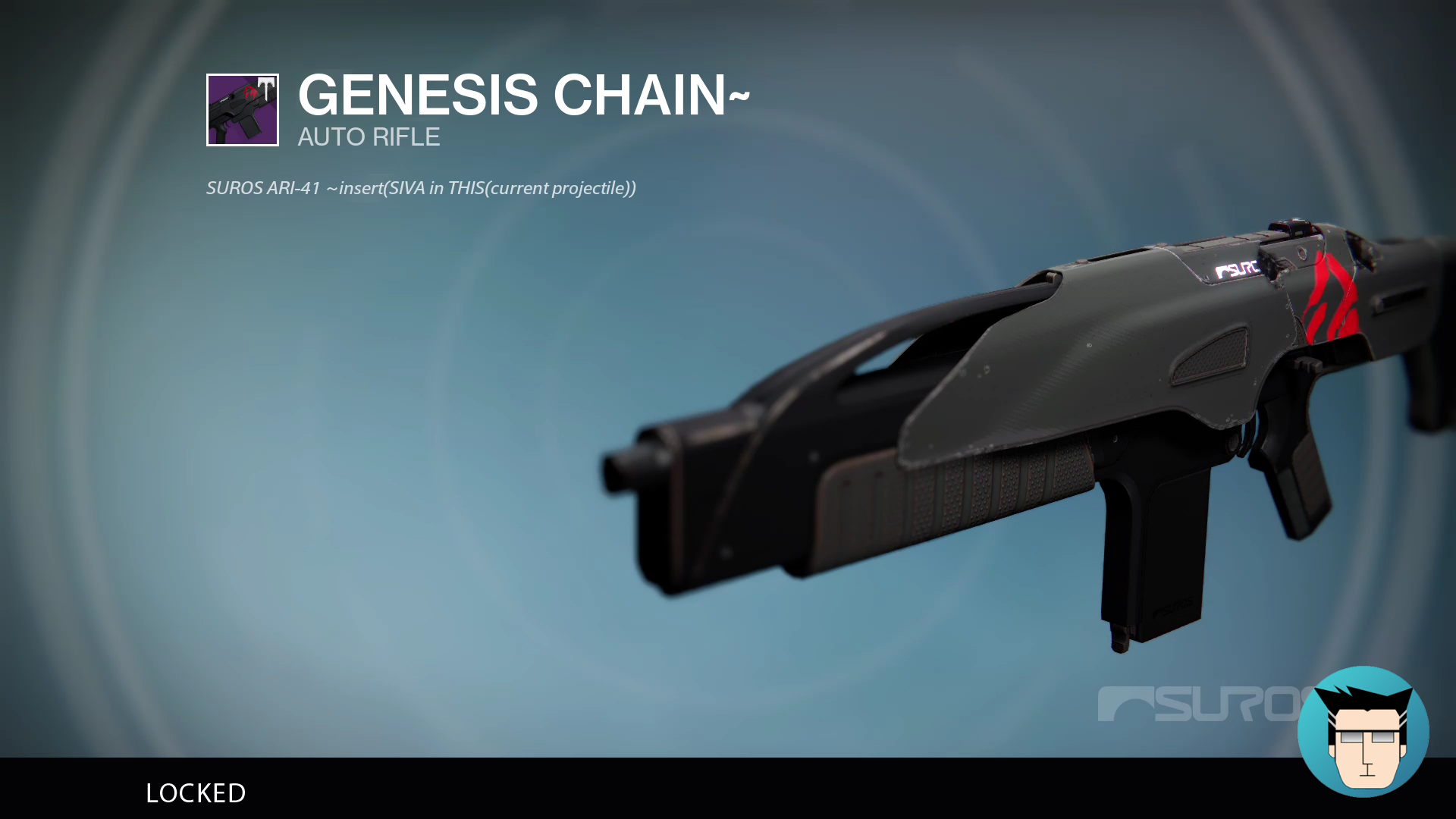
Task: Click the Genesis Chain~ weapon thumbnail icon
Action: 243,110
